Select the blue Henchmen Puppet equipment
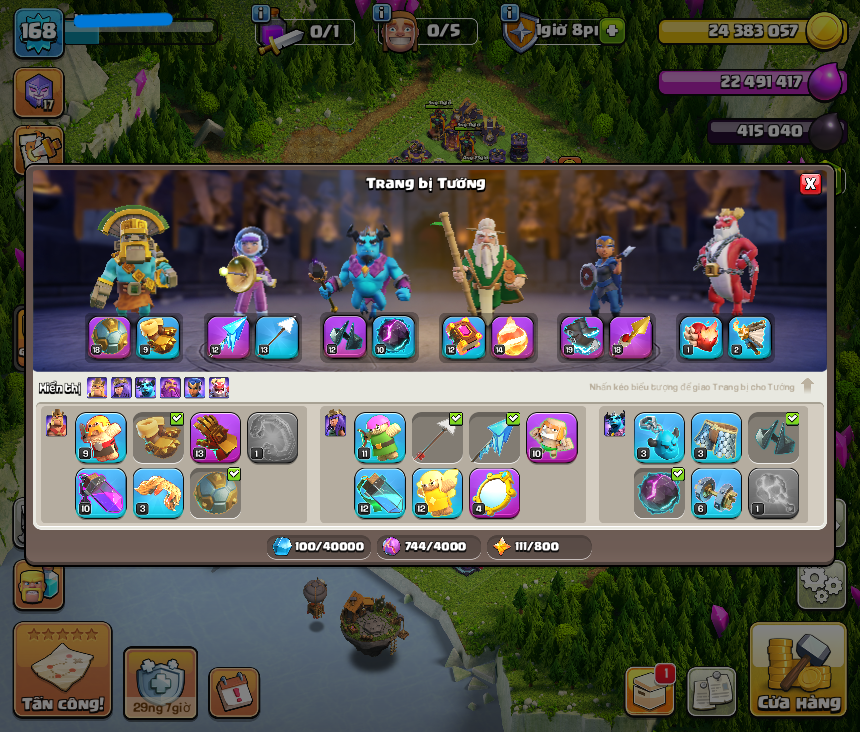Image resolution: width=860 pixels, height=732 pixels. tap(659, 438)
